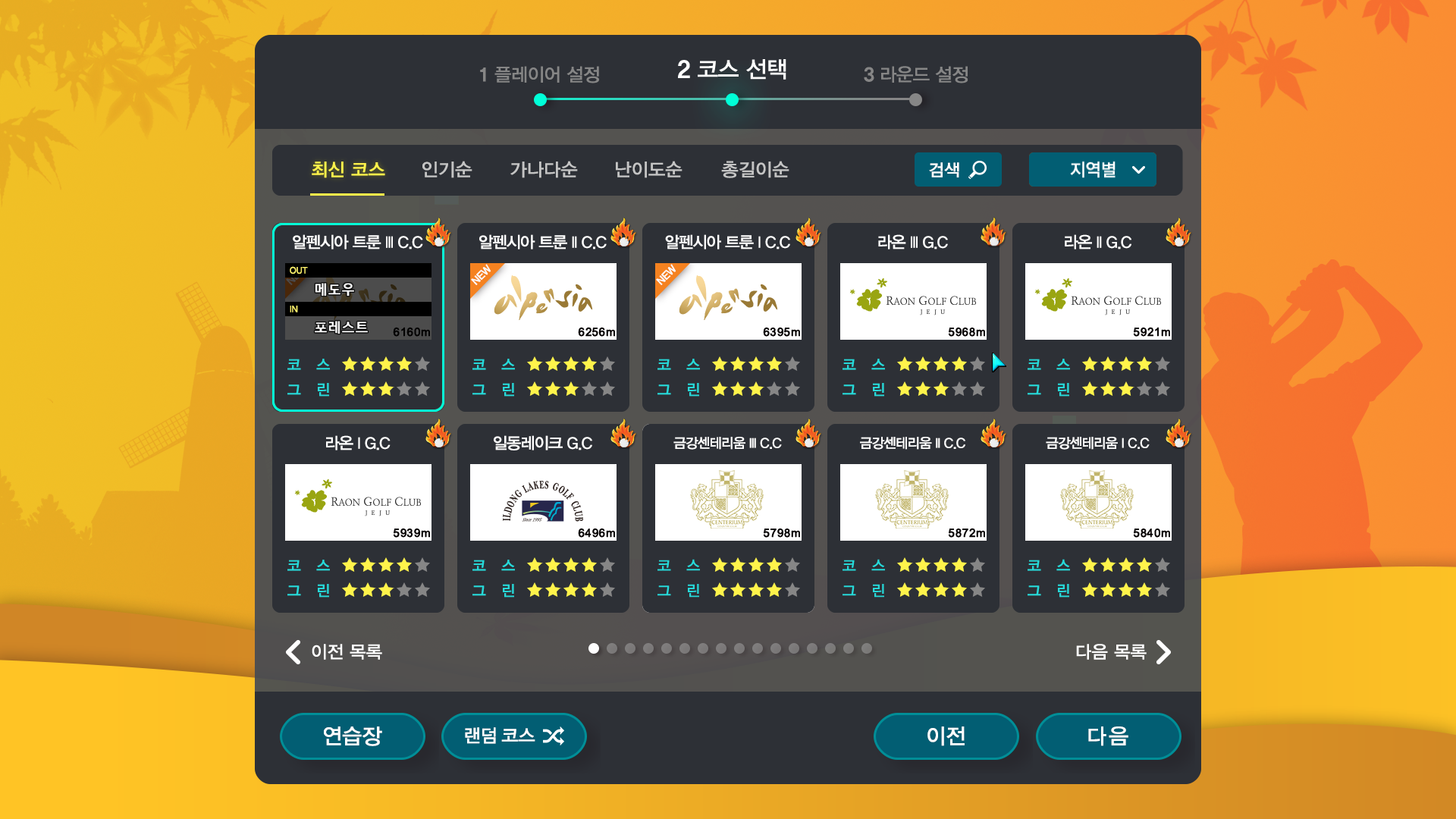Viewport: 1456px width, 819px height.
Task: Click the 이전 button to go back
Action: click(946, 736)
